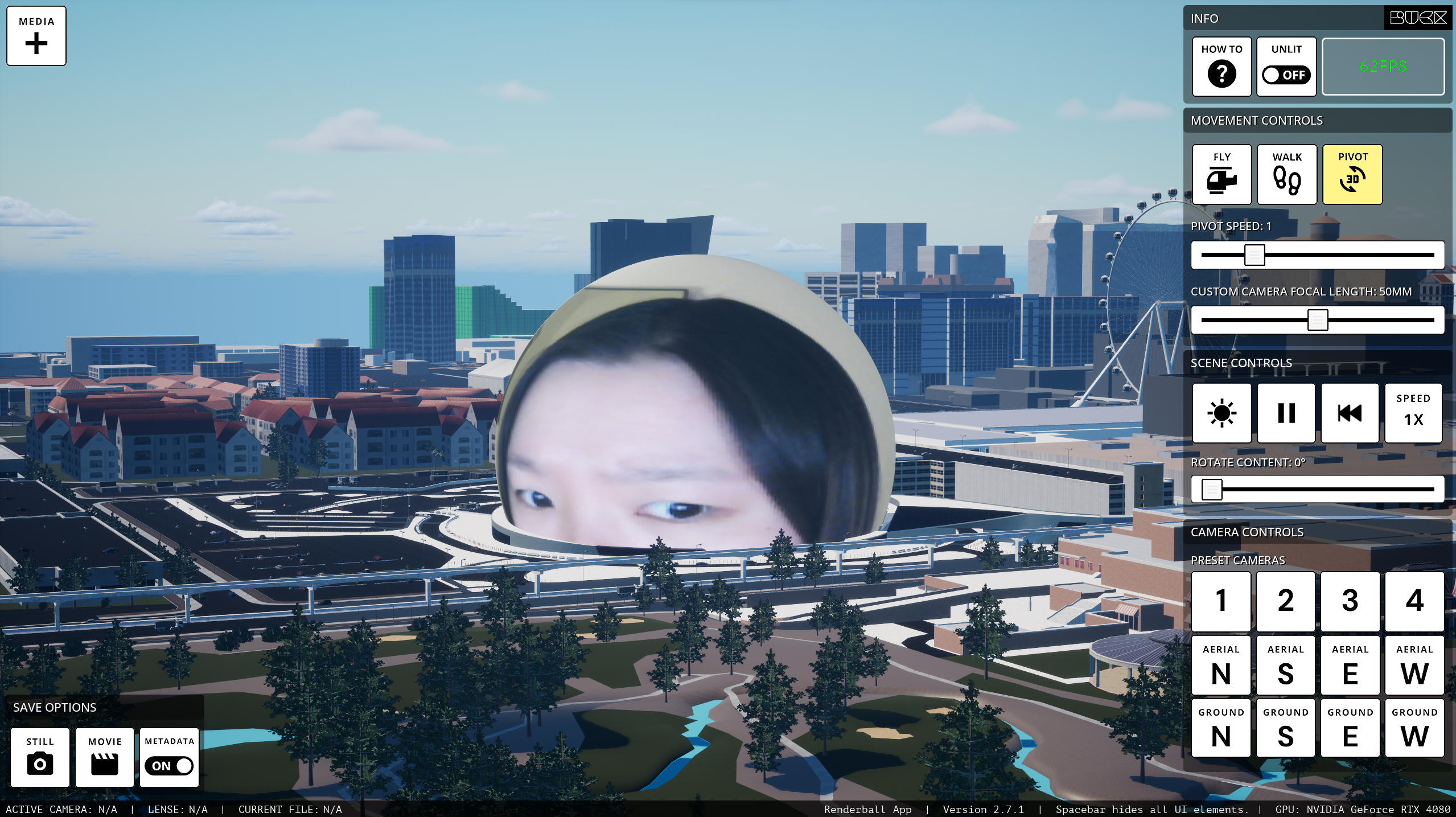Toggle the Metadata switch
The image size is (1456, 817).
(x=169, y=765)
